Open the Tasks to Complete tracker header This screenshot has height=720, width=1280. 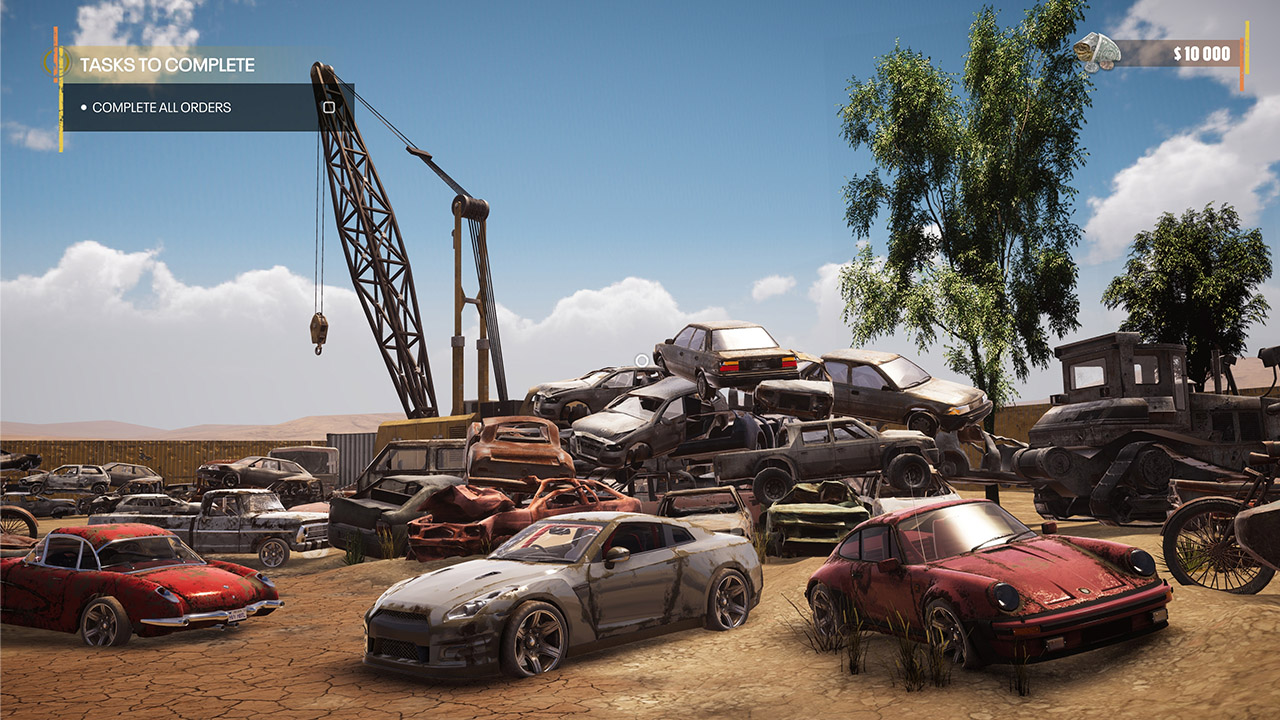pos(167,65)
